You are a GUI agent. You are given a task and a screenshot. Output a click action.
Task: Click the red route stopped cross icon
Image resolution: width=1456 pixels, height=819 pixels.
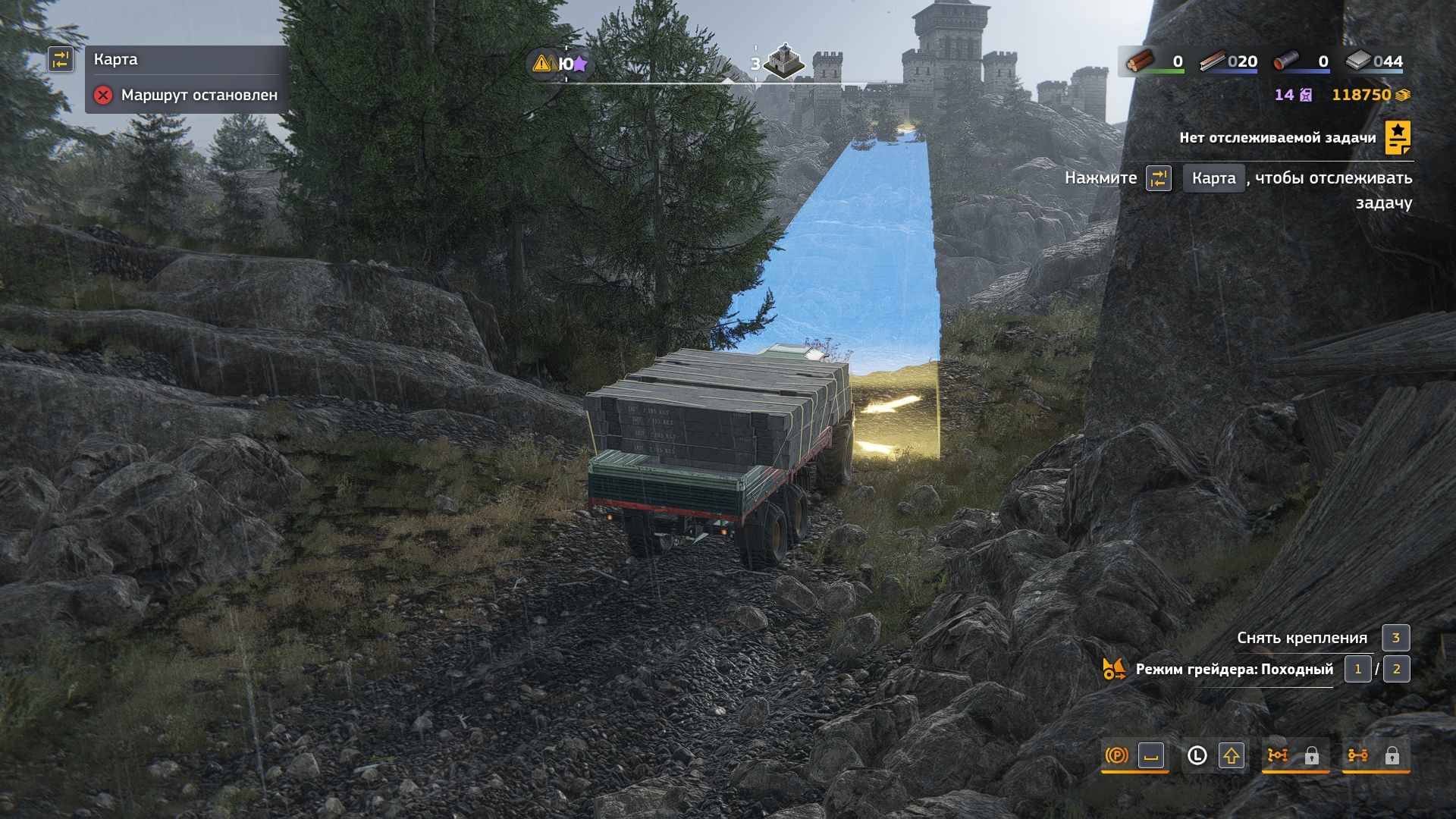tap(103, 96)
